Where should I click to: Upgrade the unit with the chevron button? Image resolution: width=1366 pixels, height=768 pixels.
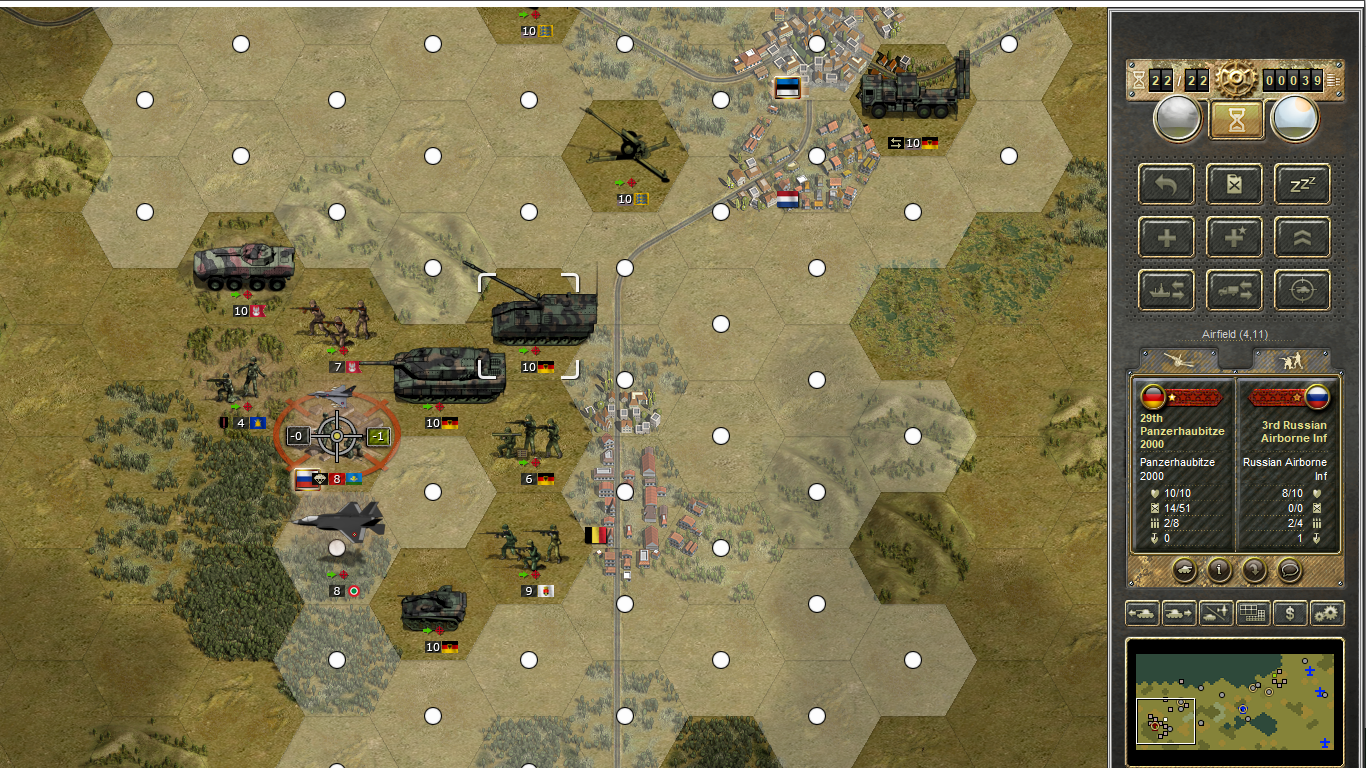point(1302,238)
